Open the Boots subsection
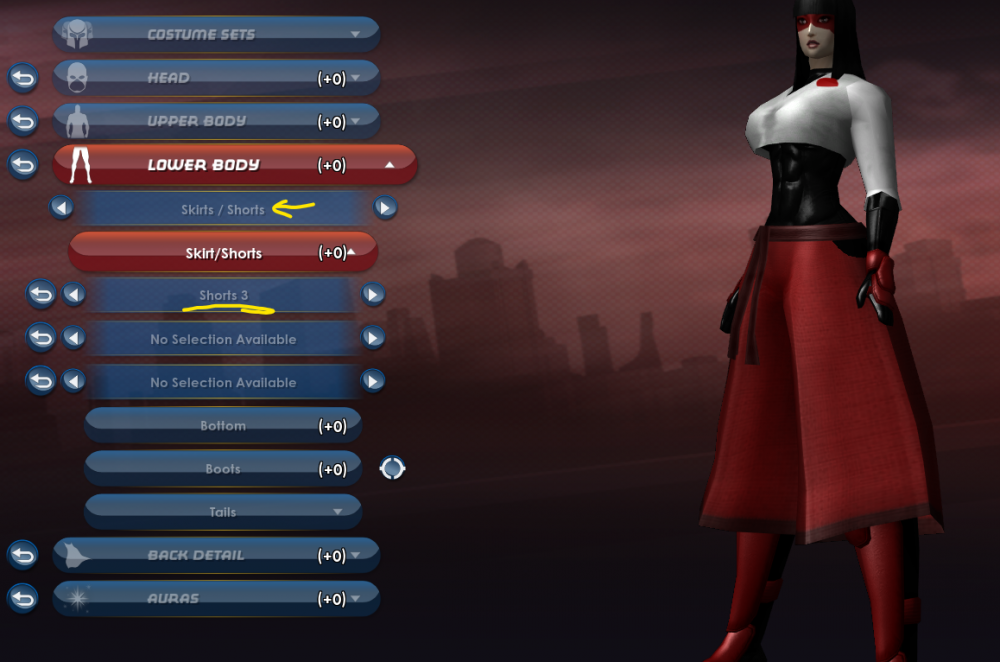 222,469
